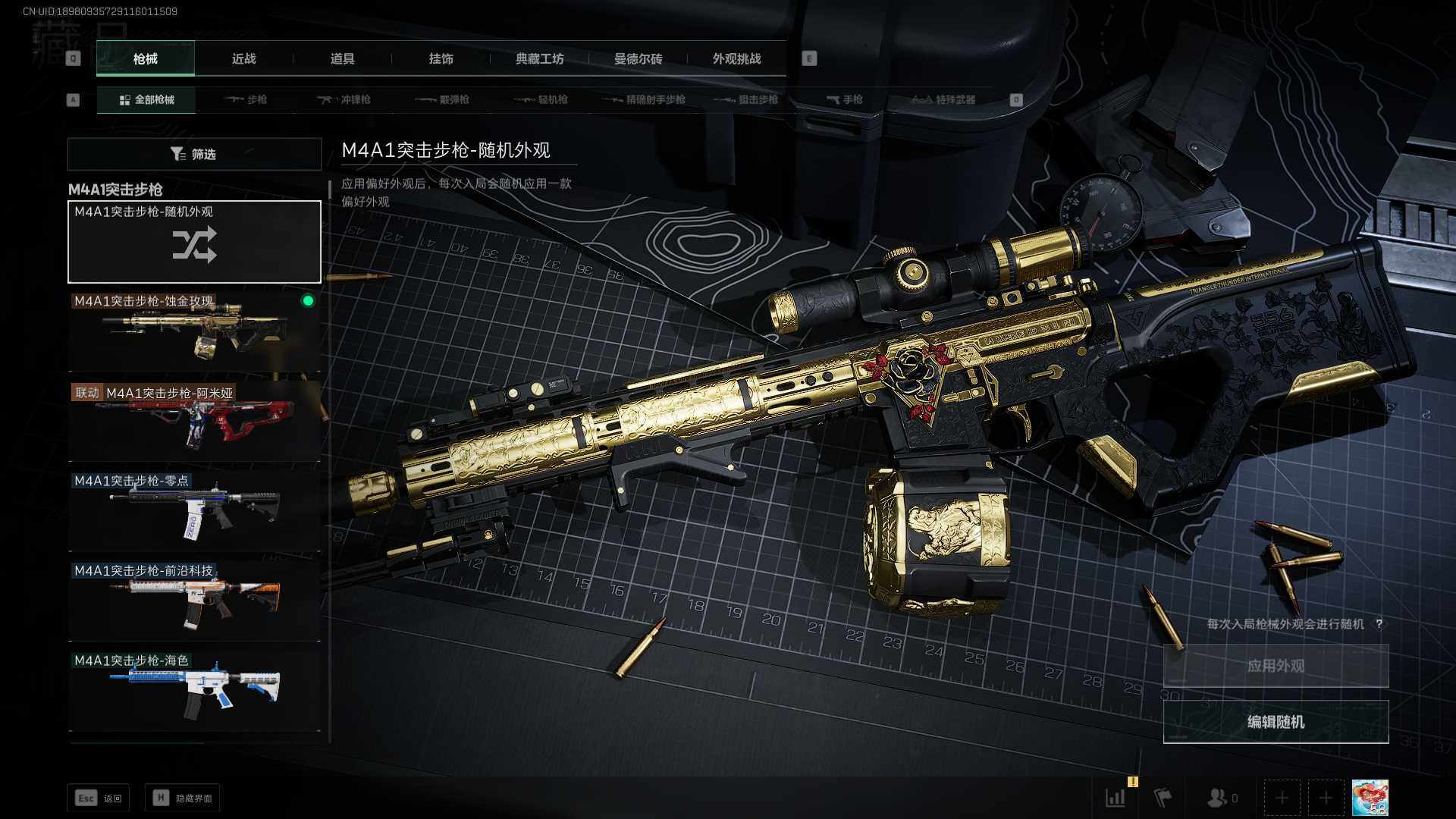
Task: Switch to the 外观挑战 tab
Action: (x=736, y=59)
